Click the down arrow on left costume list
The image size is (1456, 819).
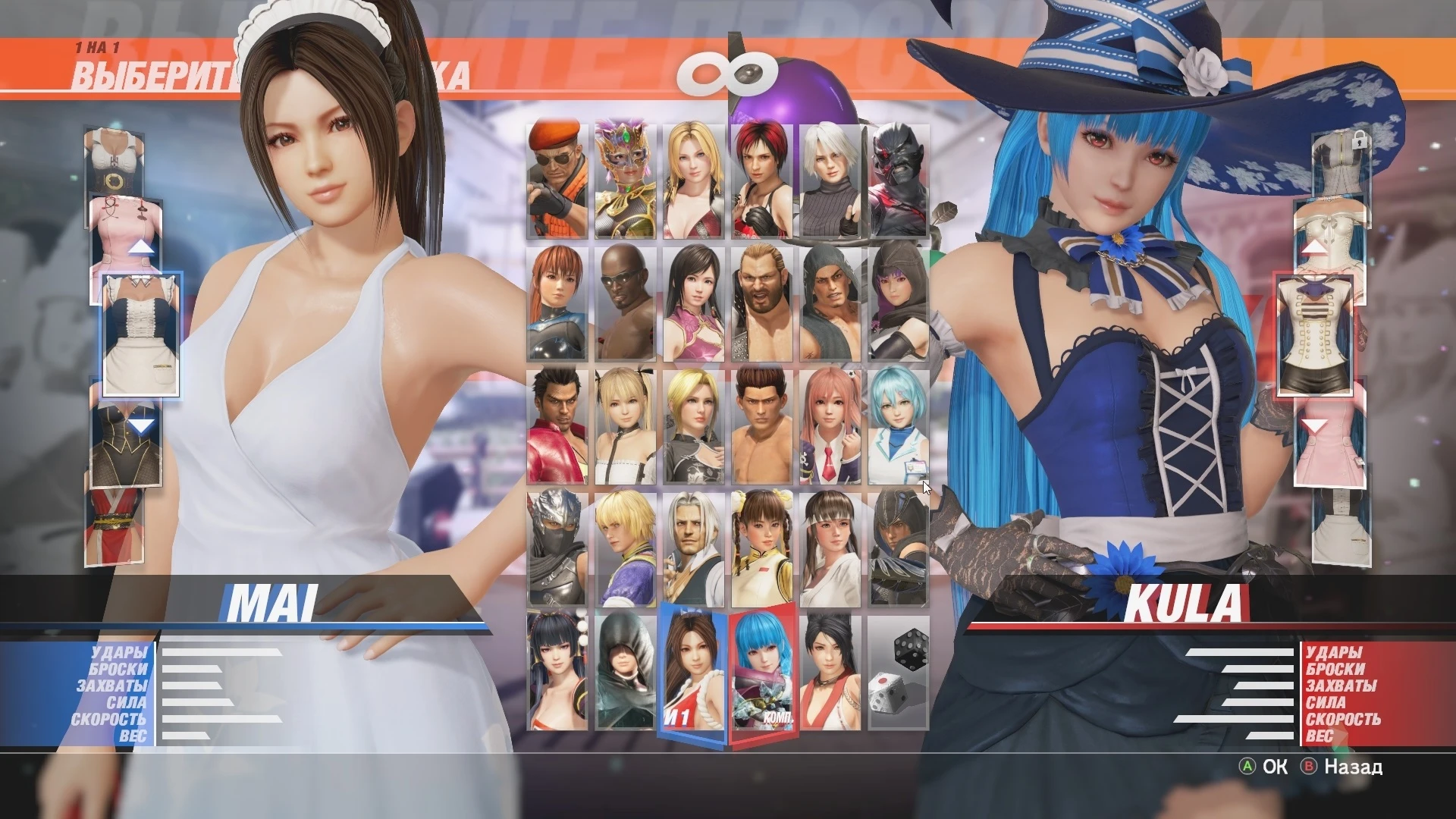click(x=142, y=425)
